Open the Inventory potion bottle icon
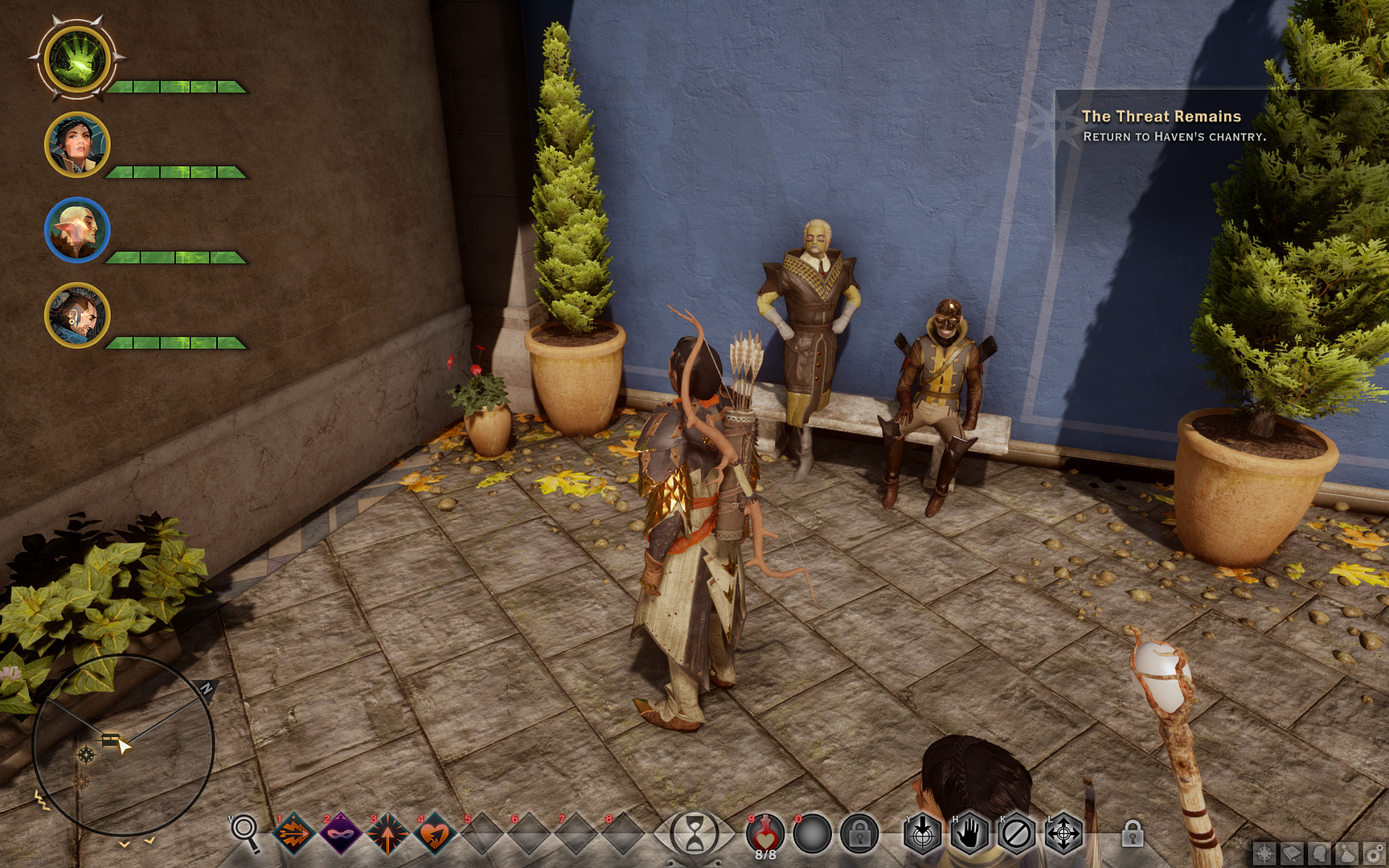 1348,853
